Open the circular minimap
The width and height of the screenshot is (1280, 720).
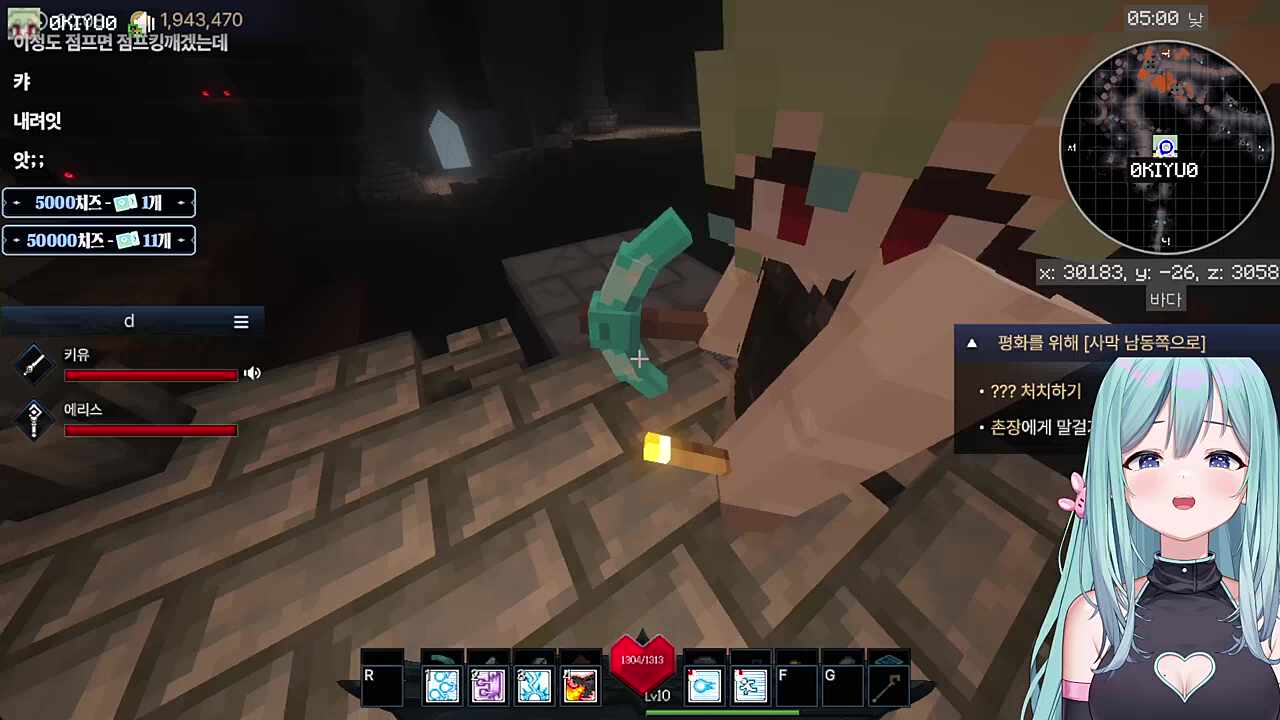1165,148
